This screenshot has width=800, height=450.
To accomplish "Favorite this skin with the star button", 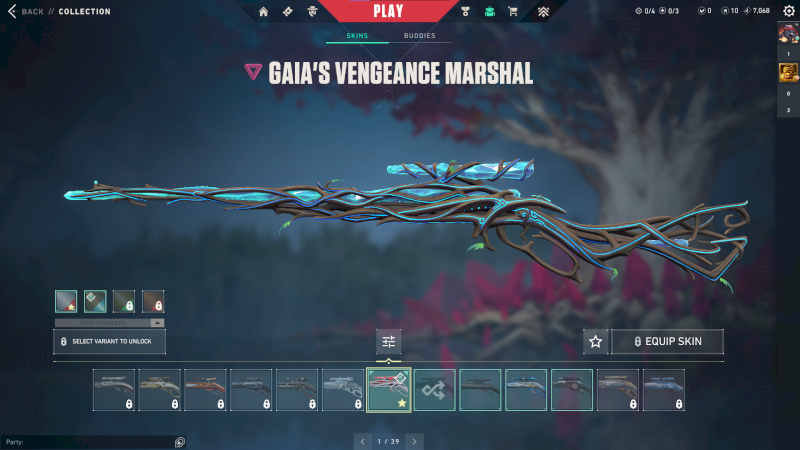I will (x=595, y=342).
